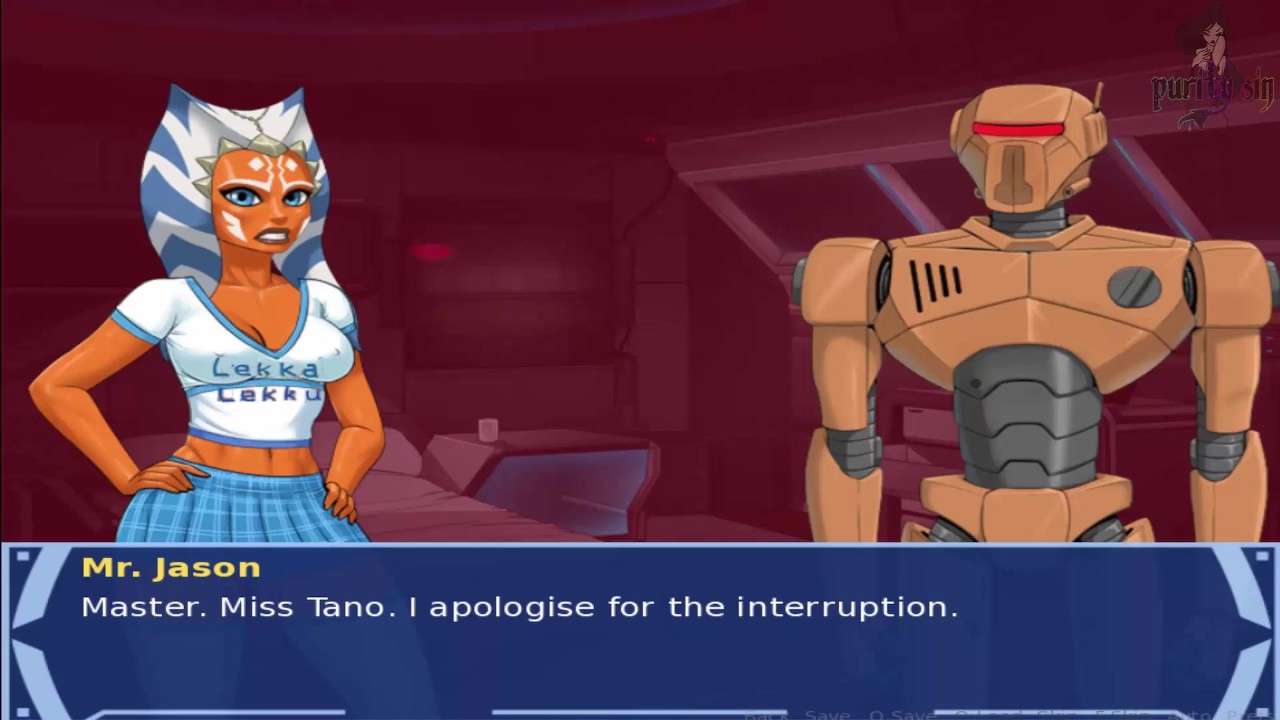Quick save with the Q.Save button
1280x720 pixels.
tap(900, 715)
